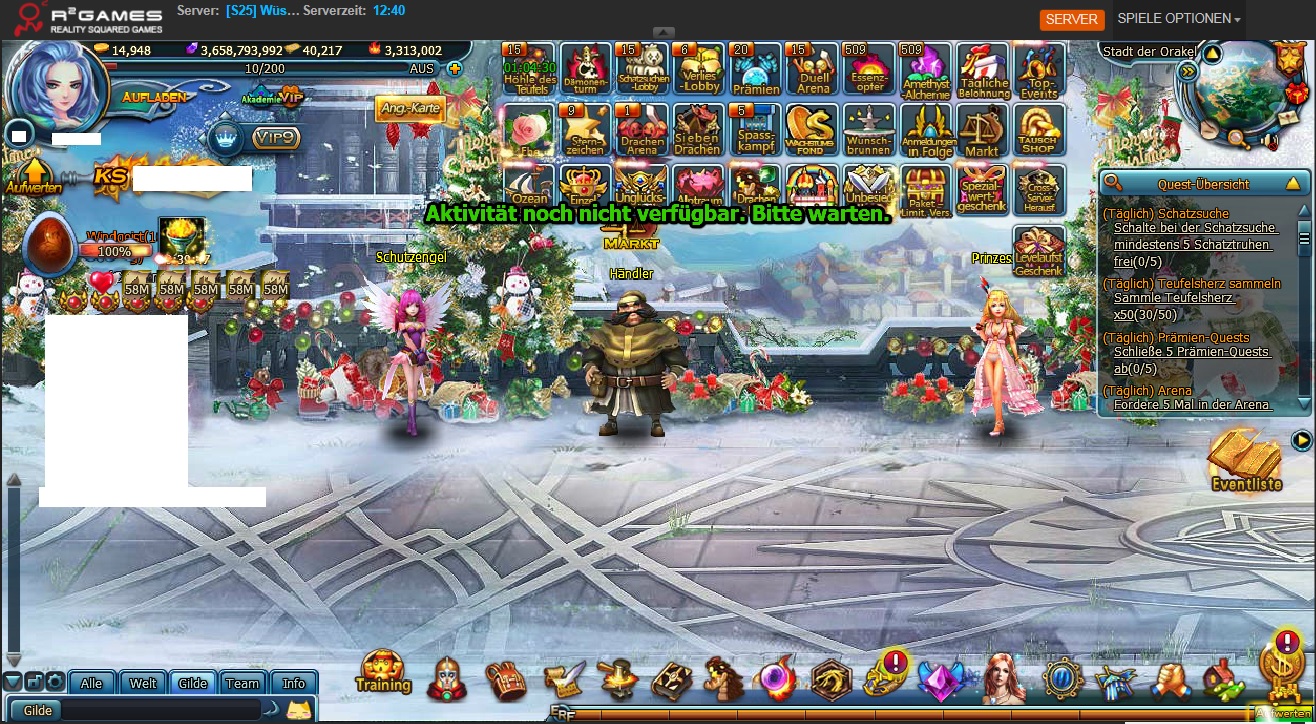Collapse the Quest-Übersicht panel
The image size is (1316, 724).
(x=1293, y=183)
